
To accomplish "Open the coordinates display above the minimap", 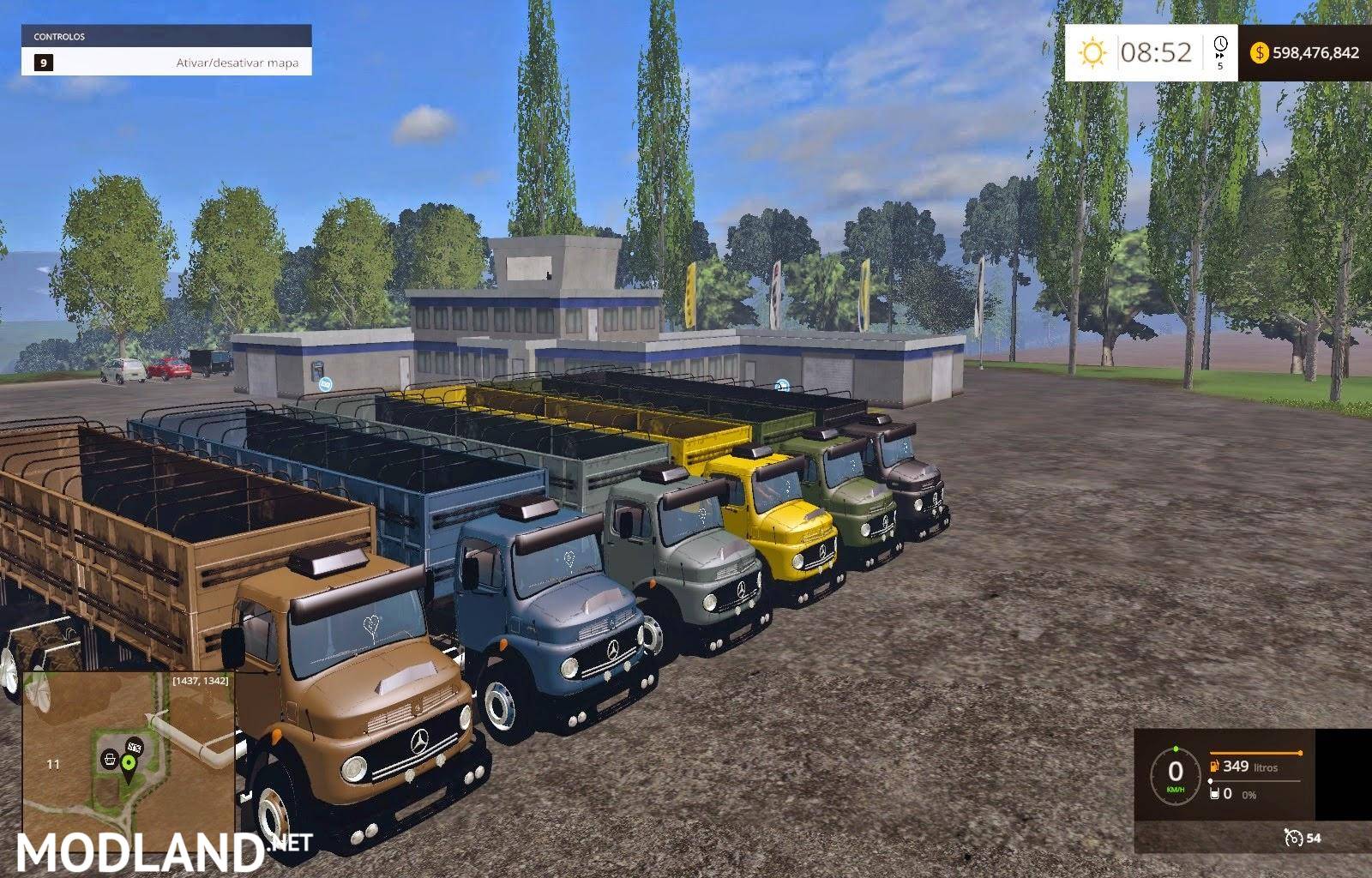I will pyautogui.click(x=201, y=681).
